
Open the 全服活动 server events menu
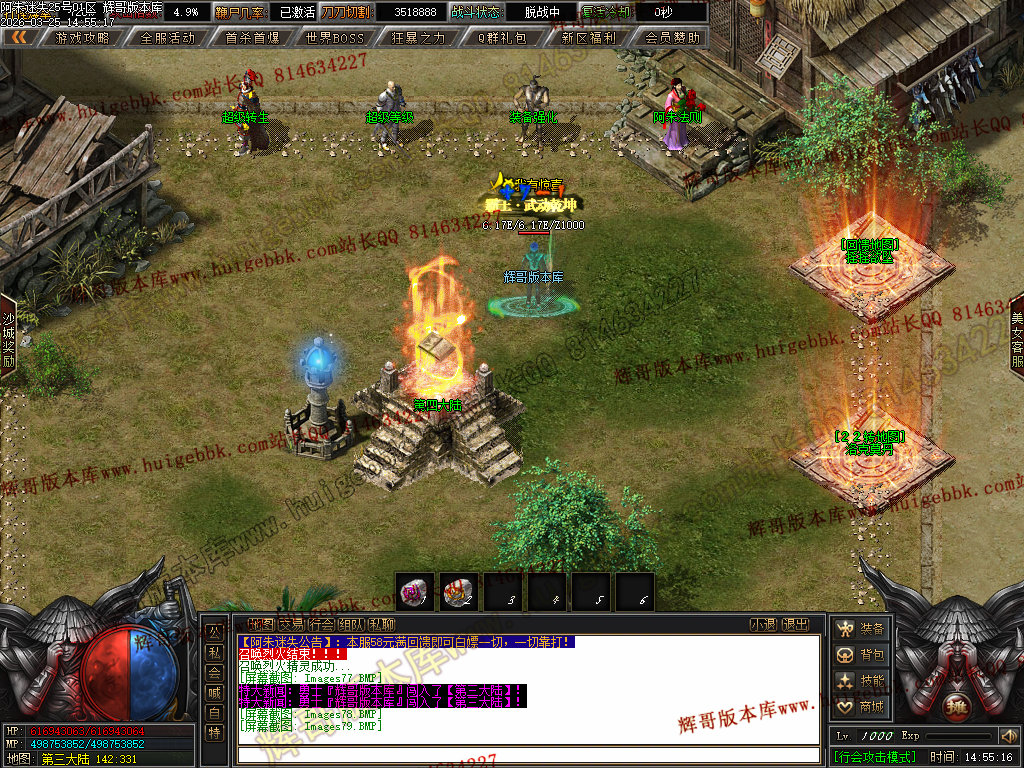tap(167, 38)
